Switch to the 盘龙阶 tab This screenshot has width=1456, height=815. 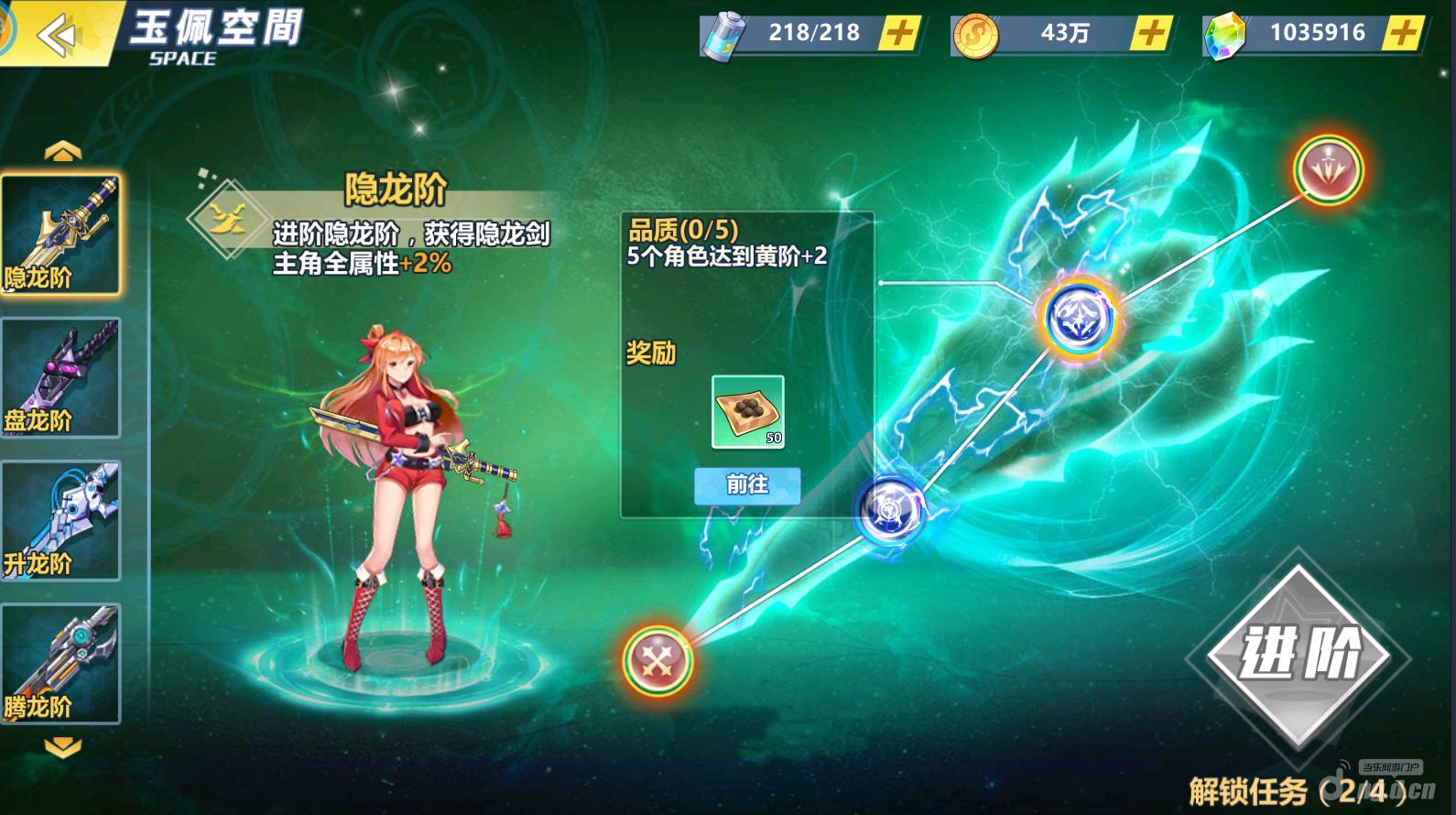(x=60, y=377)
